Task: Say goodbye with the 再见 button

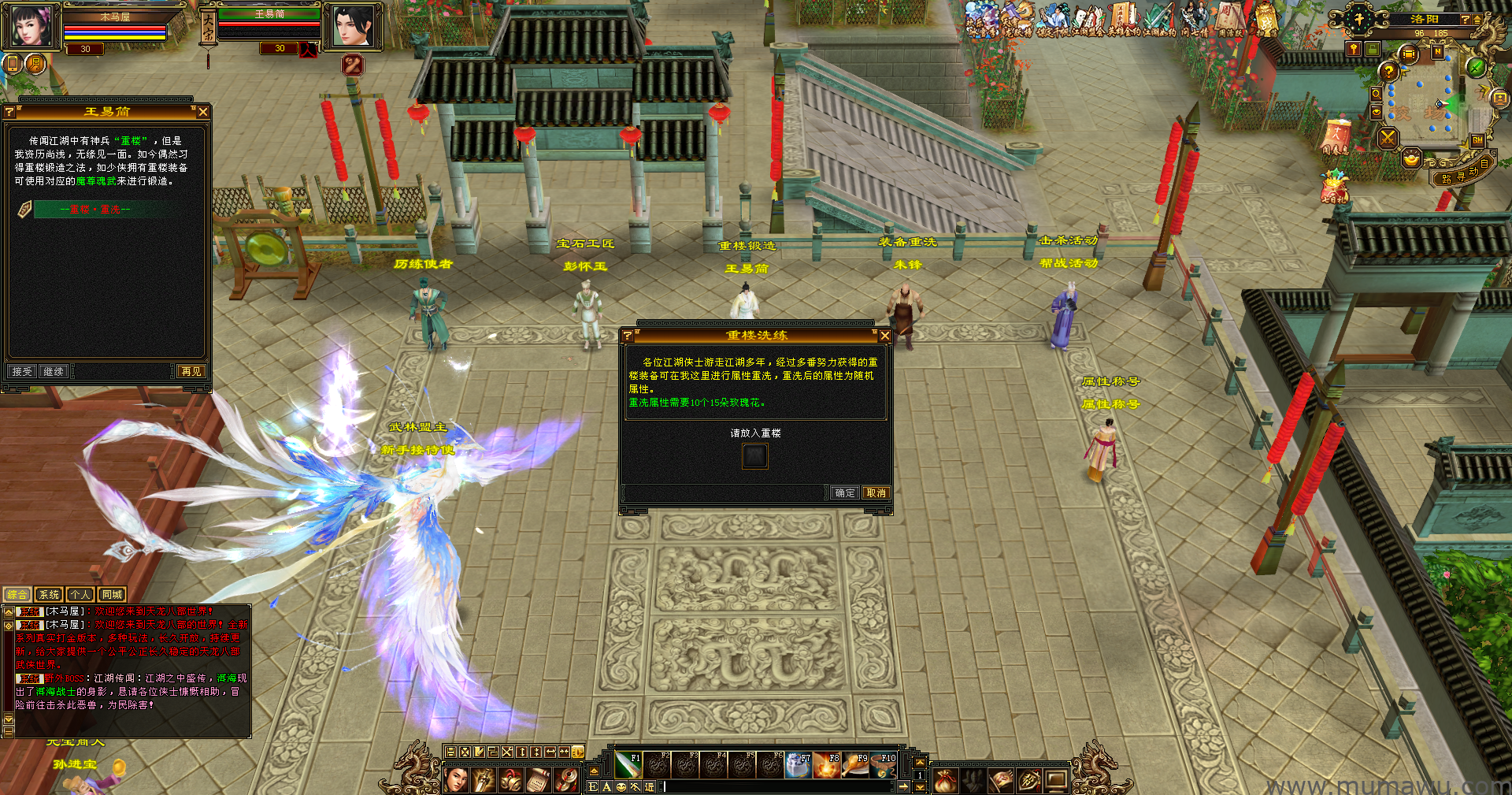Action: coord(191,371)
